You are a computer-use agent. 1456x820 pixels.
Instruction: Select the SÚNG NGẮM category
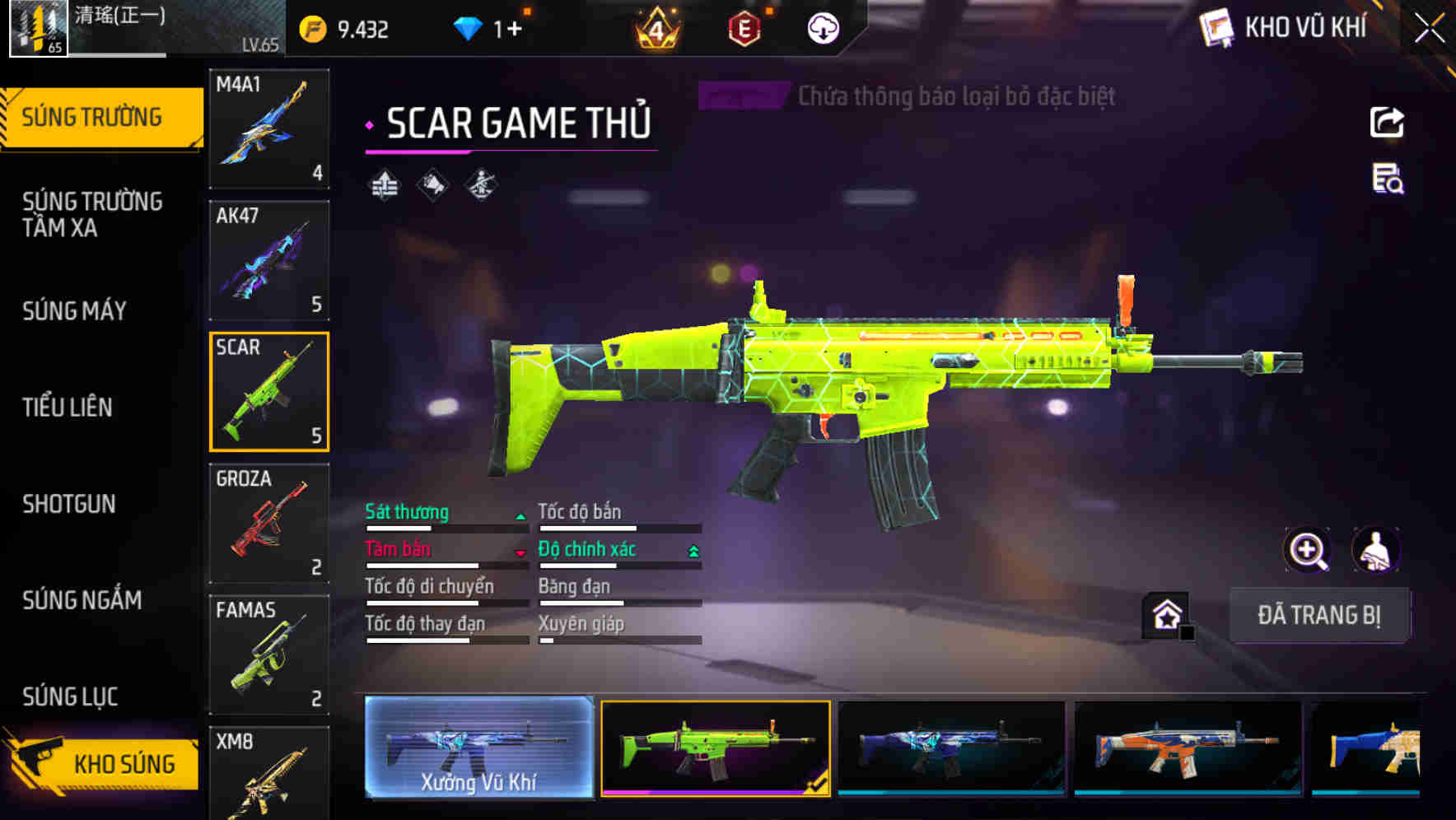click(x=82, y=601)
